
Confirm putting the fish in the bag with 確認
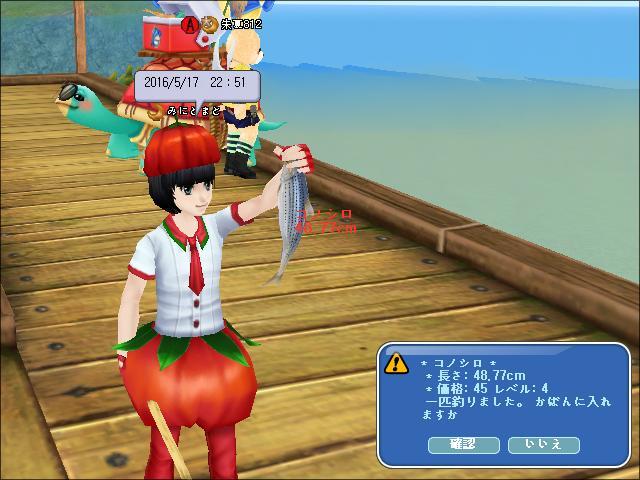pyautogui.click(x=463, y=444)
